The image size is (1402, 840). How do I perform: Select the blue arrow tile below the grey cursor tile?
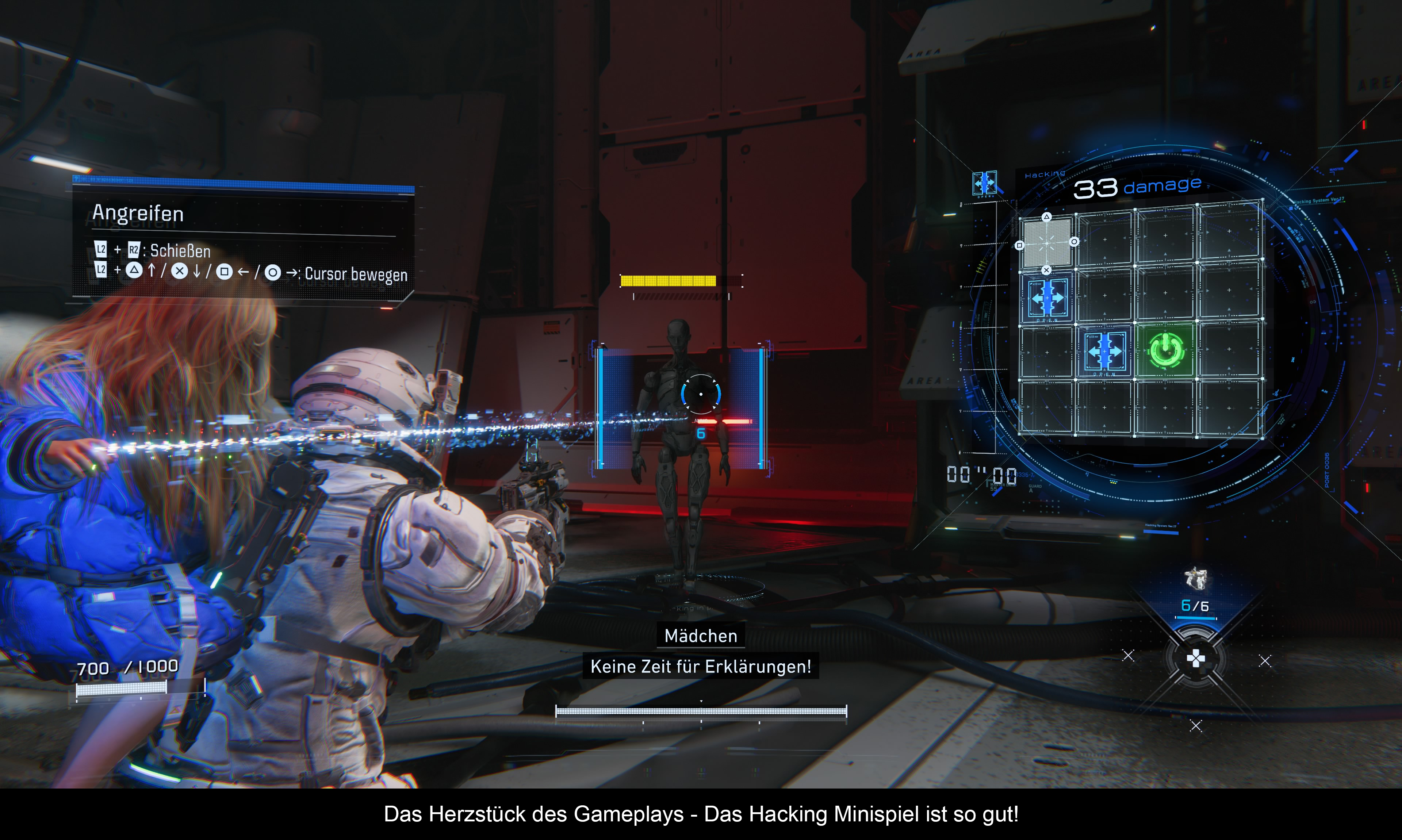pos(1046,298)
